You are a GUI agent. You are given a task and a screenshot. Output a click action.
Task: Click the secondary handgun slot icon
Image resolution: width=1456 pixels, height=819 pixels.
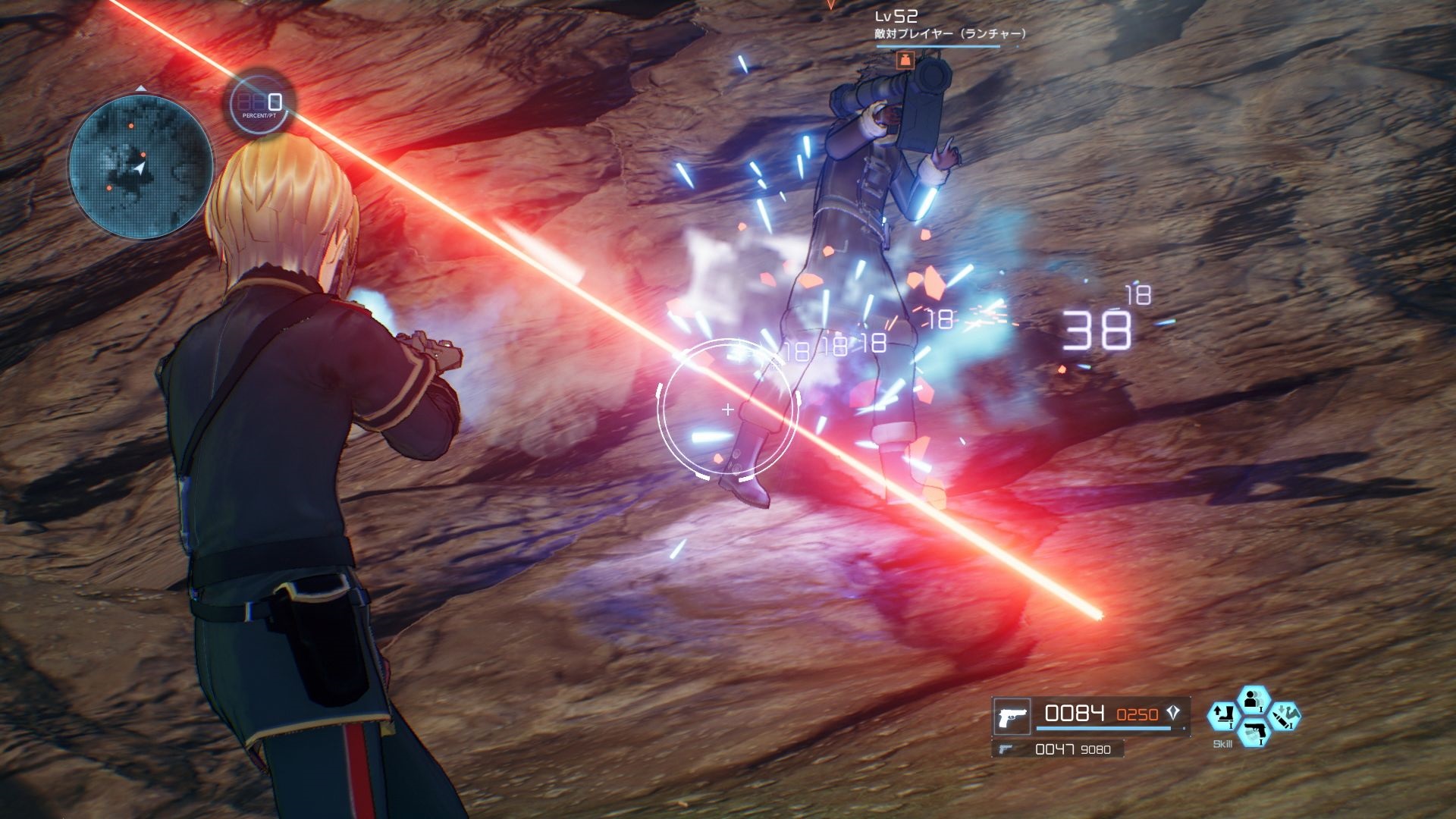(1006, 748)
